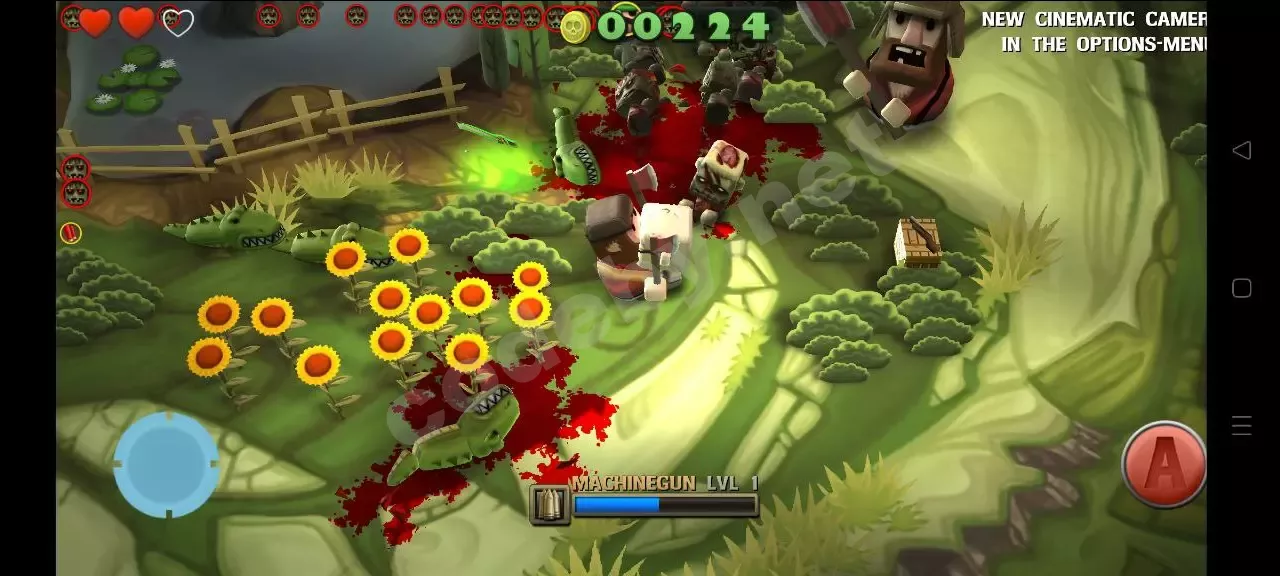Screen dimensions: 1280x576
Task: Open the Android recent apps menu
Action: click(1241, 426)
